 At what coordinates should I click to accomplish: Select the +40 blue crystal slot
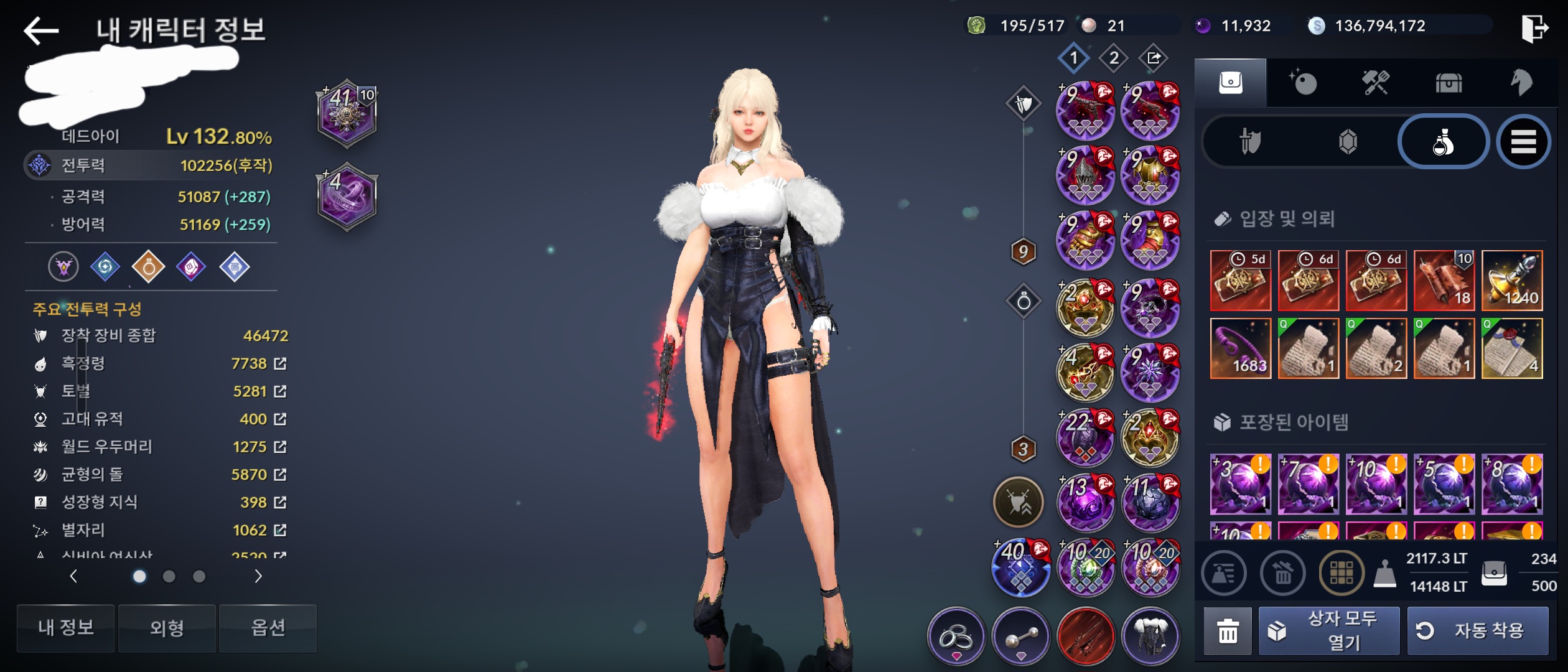pyautogui.click(x=1020, y=567)
